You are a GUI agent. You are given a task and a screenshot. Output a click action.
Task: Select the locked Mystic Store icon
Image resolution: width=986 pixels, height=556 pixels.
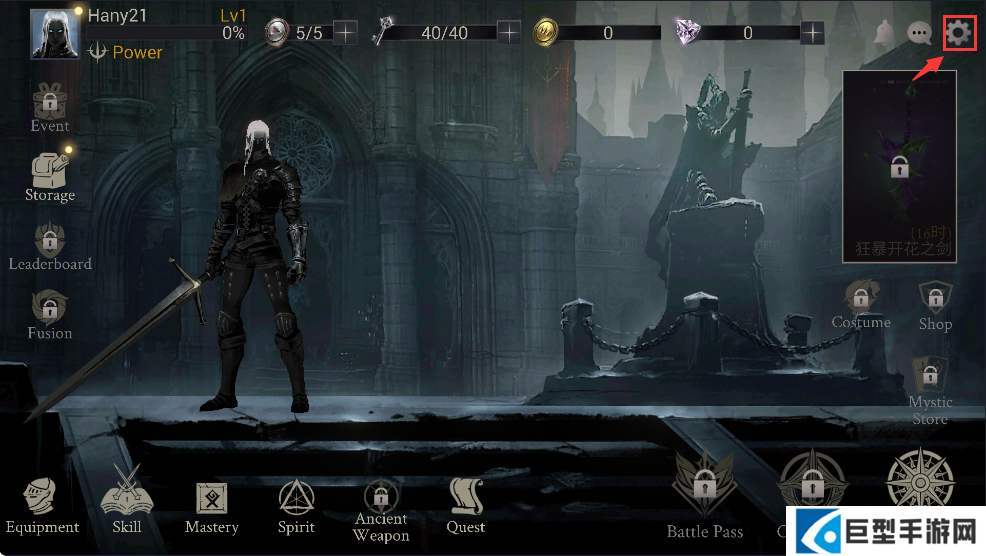930,377
